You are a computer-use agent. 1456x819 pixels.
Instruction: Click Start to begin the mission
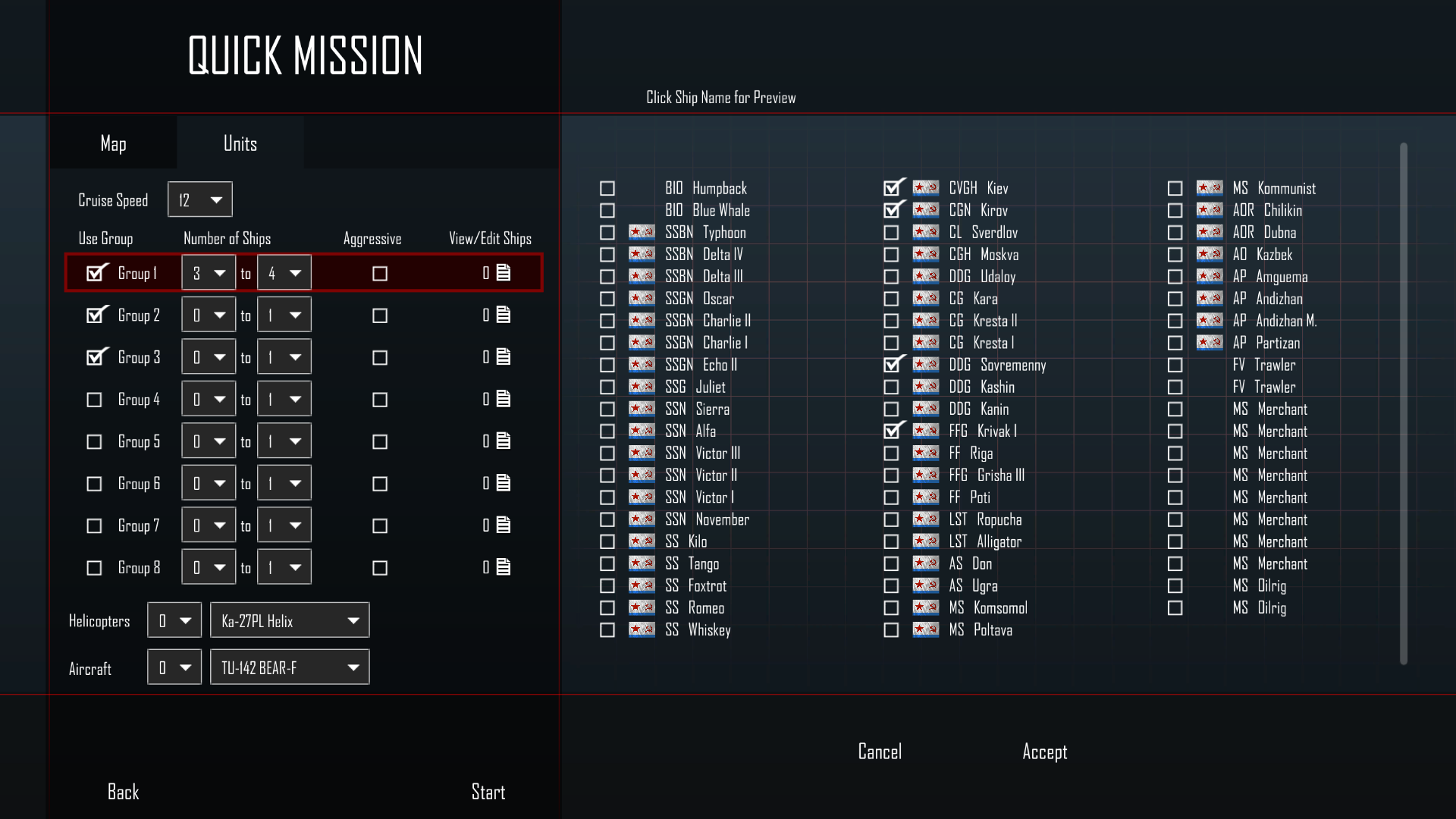pos(488,792)
